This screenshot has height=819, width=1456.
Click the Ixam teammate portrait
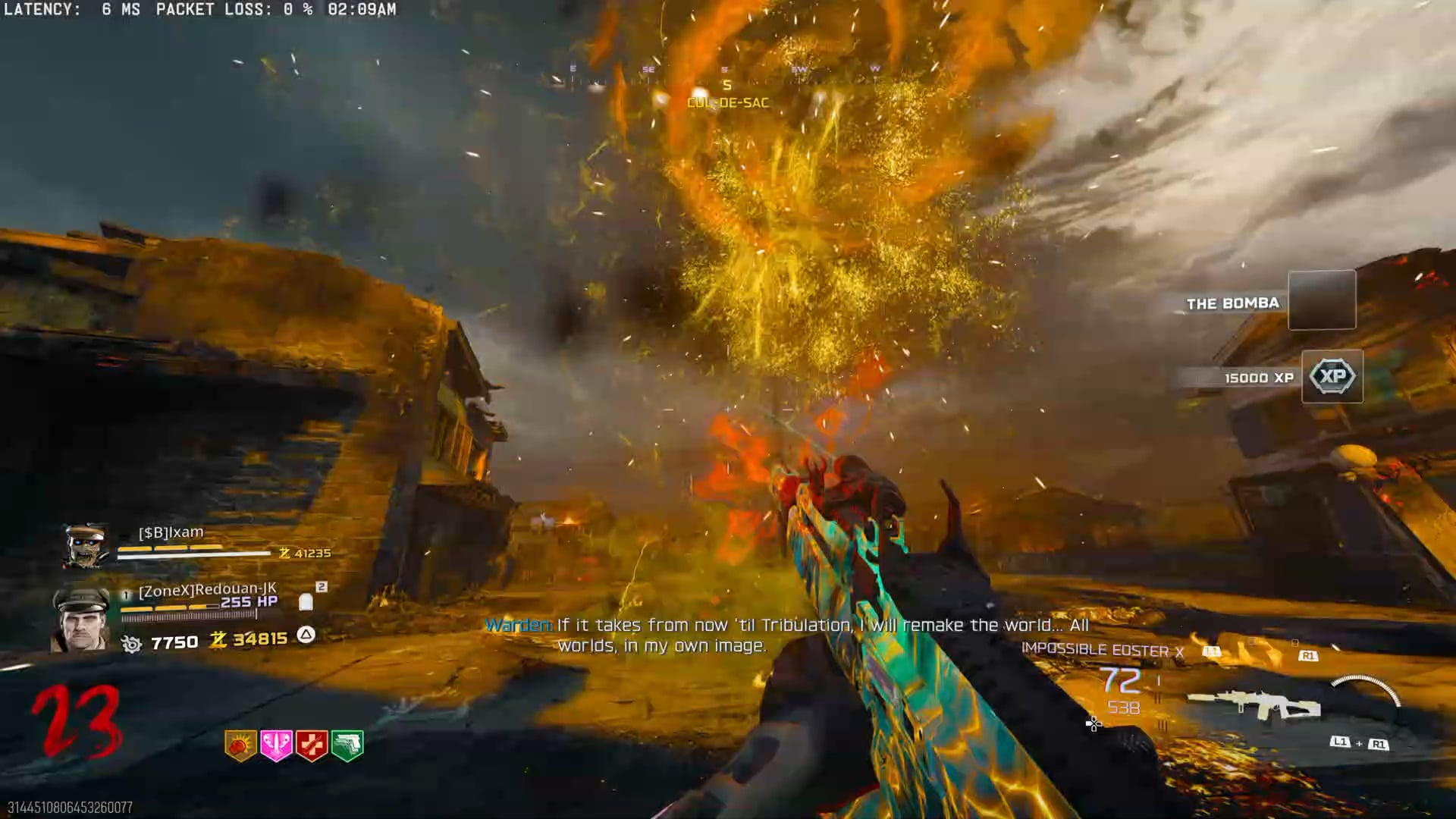85,545
